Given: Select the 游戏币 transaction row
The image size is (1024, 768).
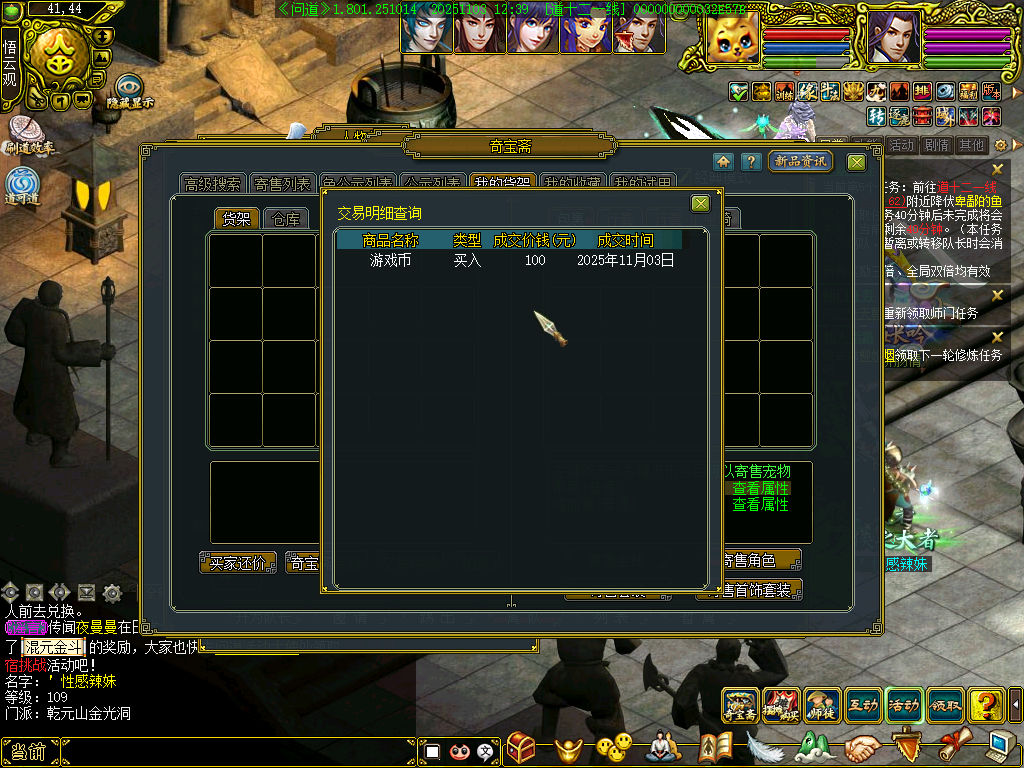Looking at the screenshot, I should tap(520, 261).
